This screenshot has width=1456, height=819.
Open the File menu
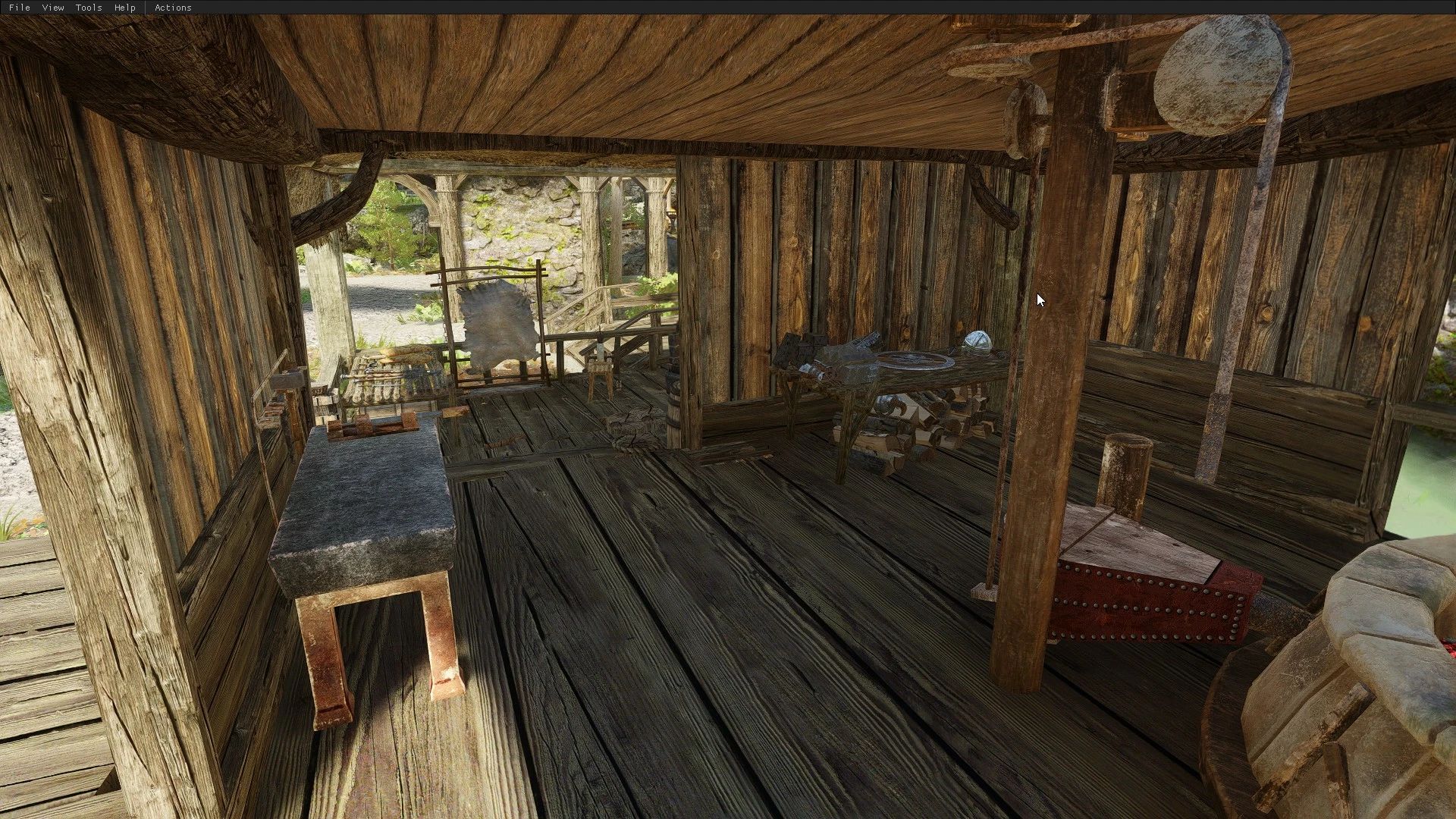(18, 7)
